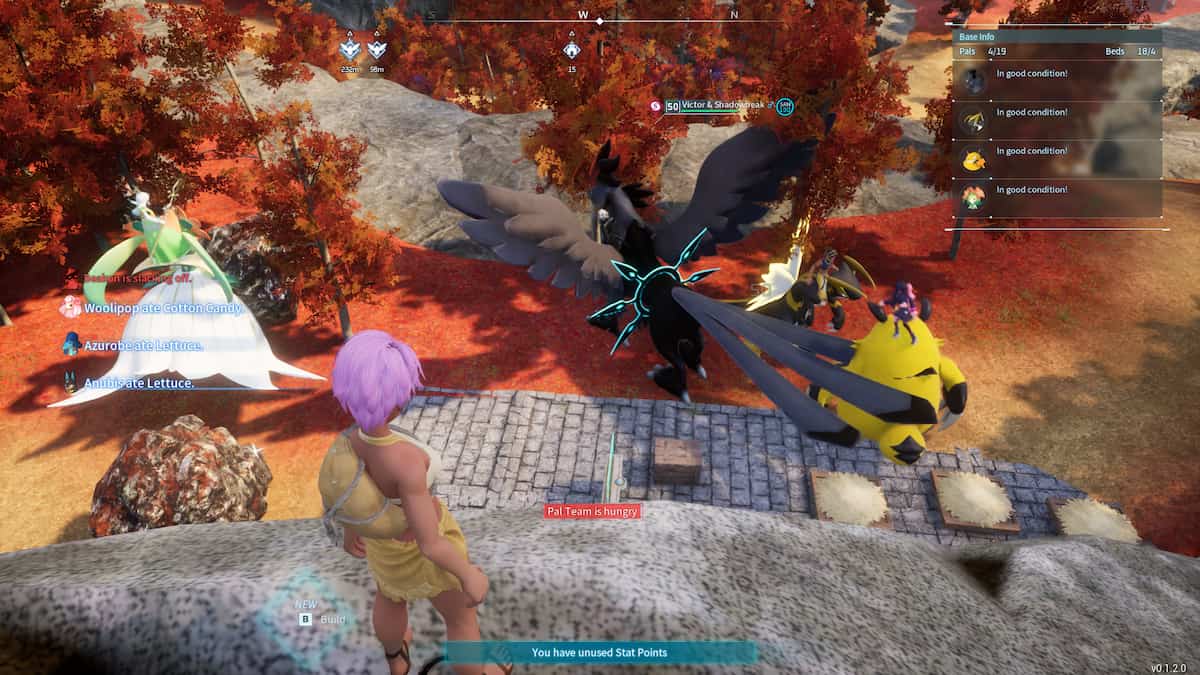Select the Woolipop ate Cotton Candy log entry
Viewport: 1200px width, 675px height.
click(x=163, y=309)
